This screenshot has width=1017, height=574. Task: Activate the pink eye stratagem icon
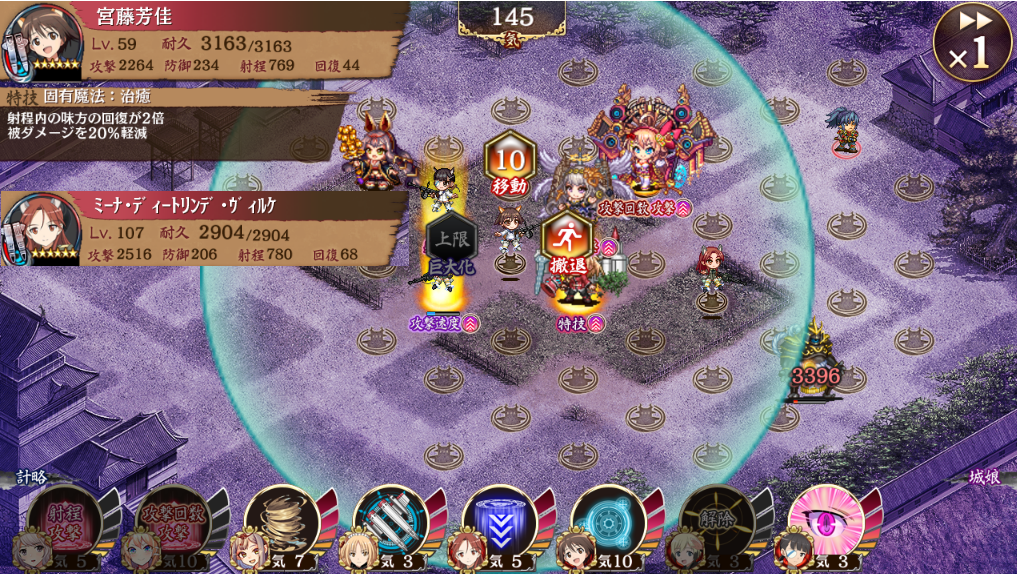[825, 520]
